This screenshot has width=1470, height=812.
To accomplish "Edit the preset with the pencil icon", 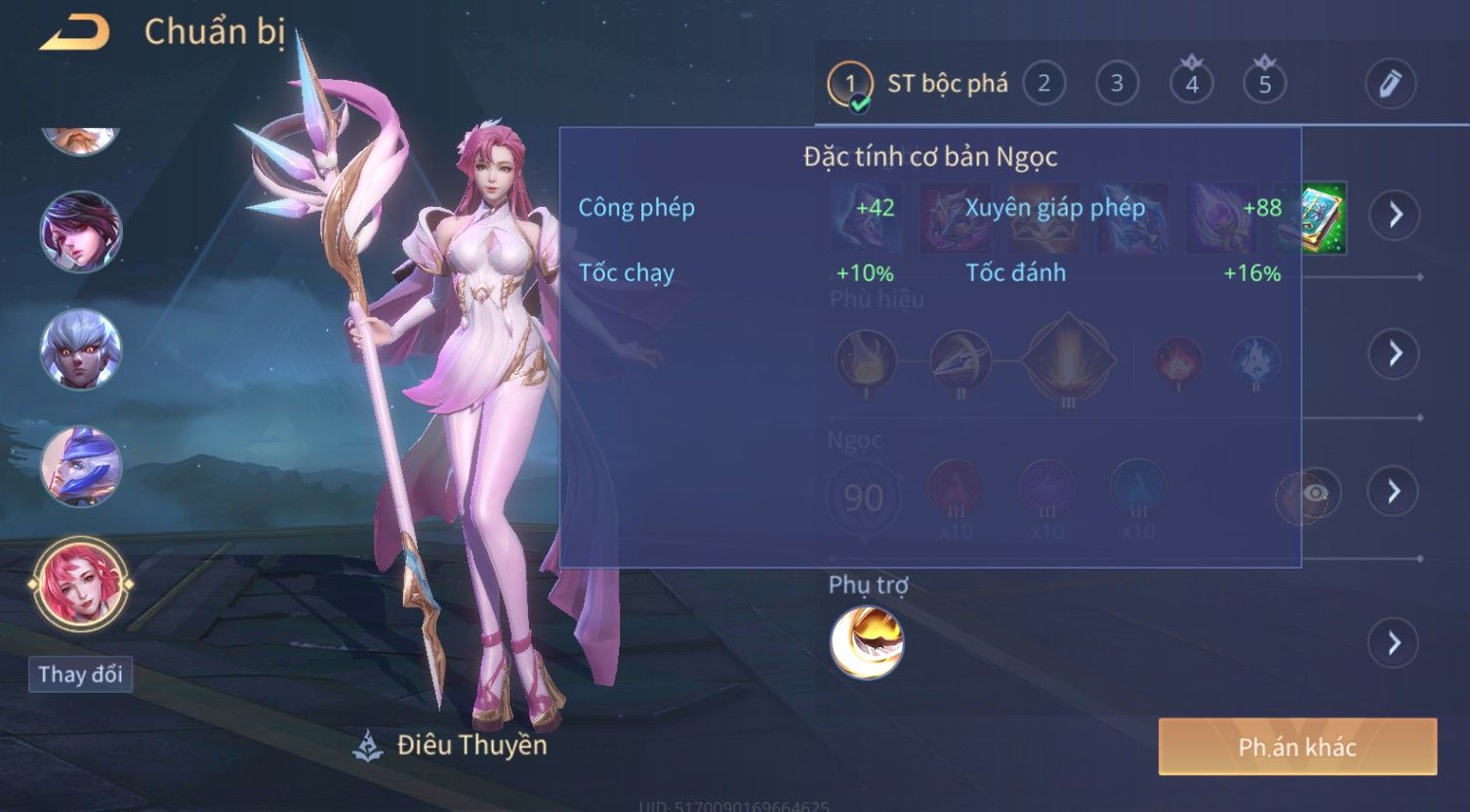I will 1390,84.
